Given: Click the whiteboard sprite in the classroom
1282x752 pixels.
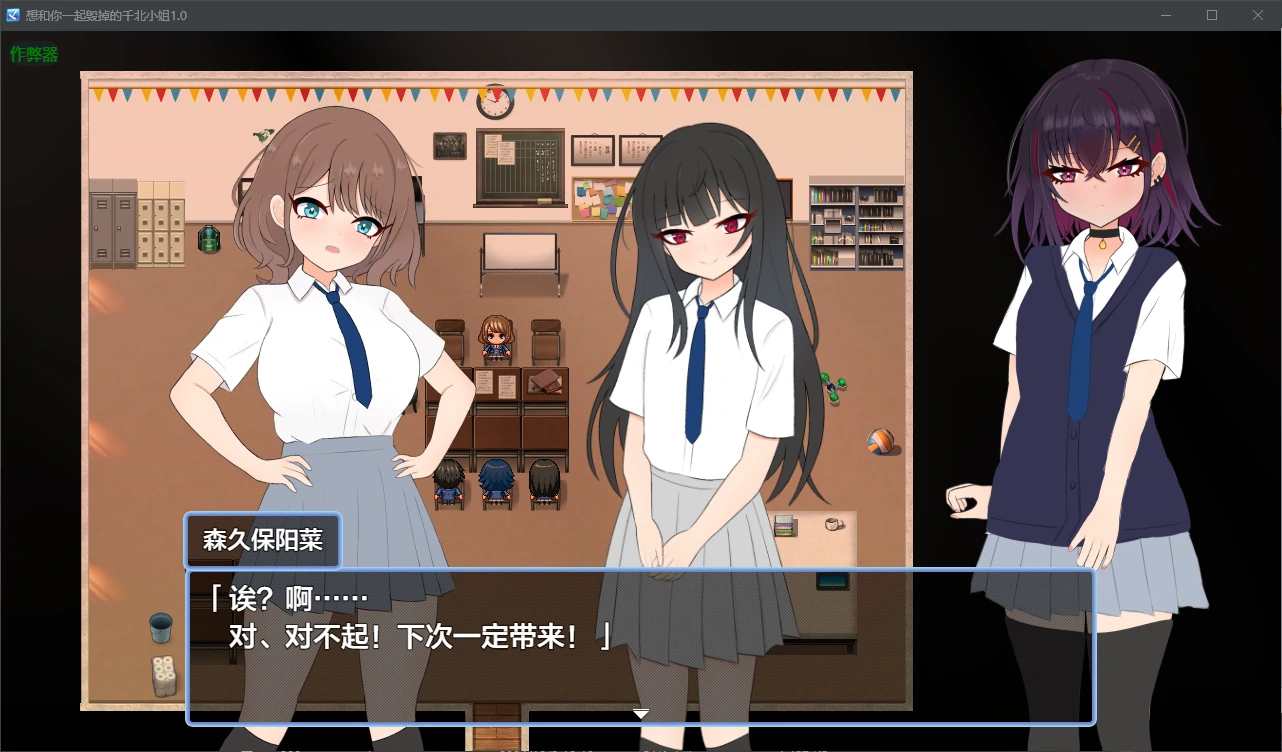Looking at the screenshot, I should [x=521, y=250].
